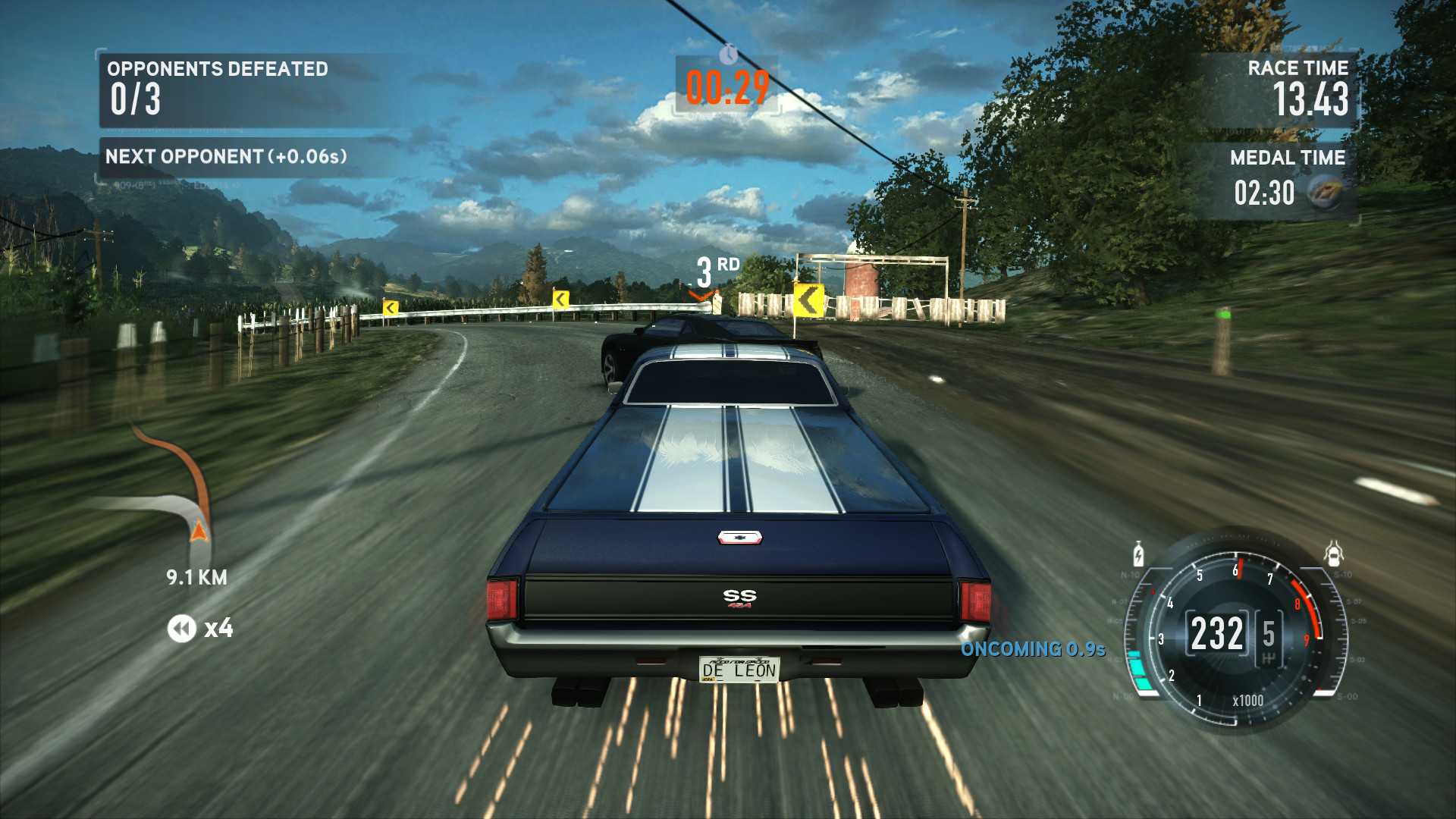Screen dimensions: 1456x819
Task: Click the stopwatch icon above the countdown
Action: point(728,54)
